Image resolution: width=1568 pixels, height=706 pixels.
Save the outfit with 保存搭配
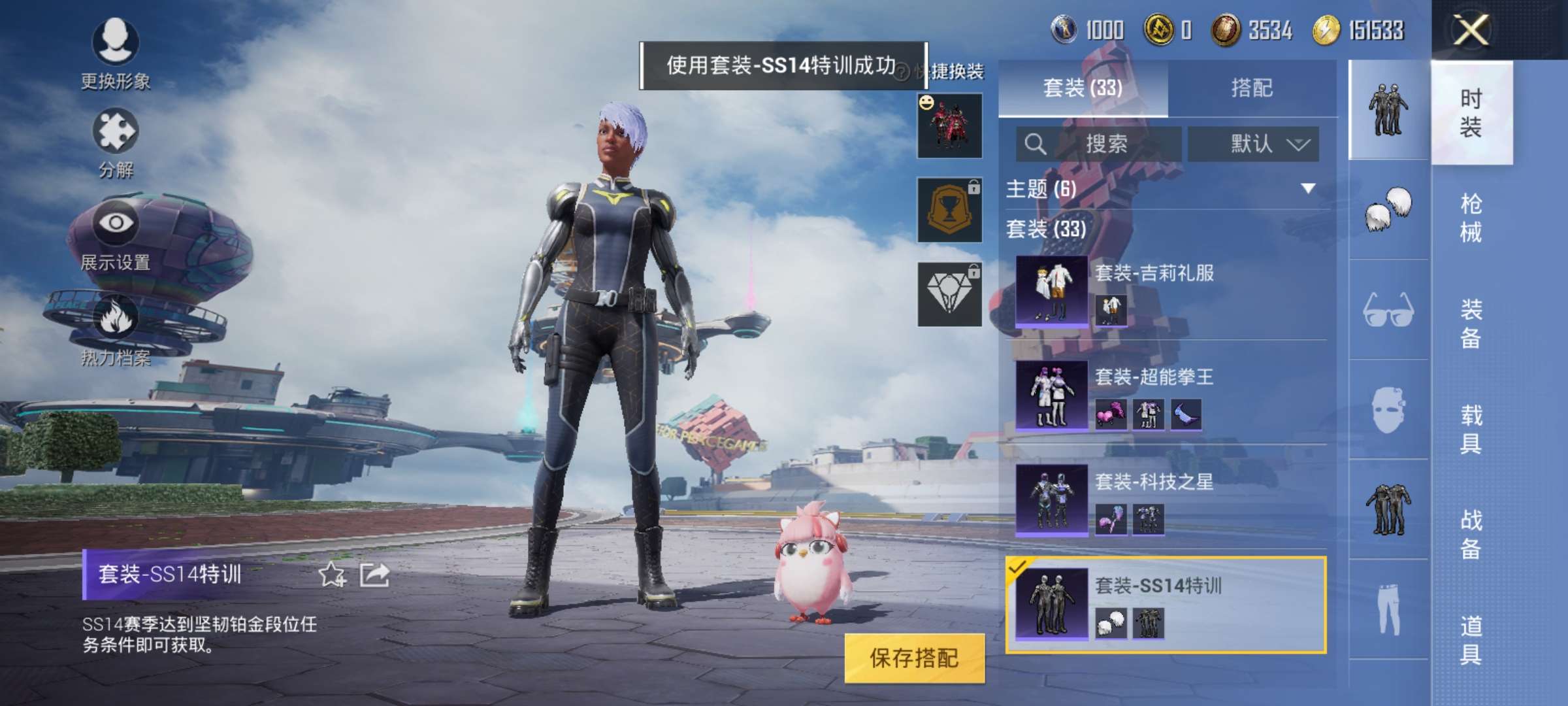(x=913, y=658)
